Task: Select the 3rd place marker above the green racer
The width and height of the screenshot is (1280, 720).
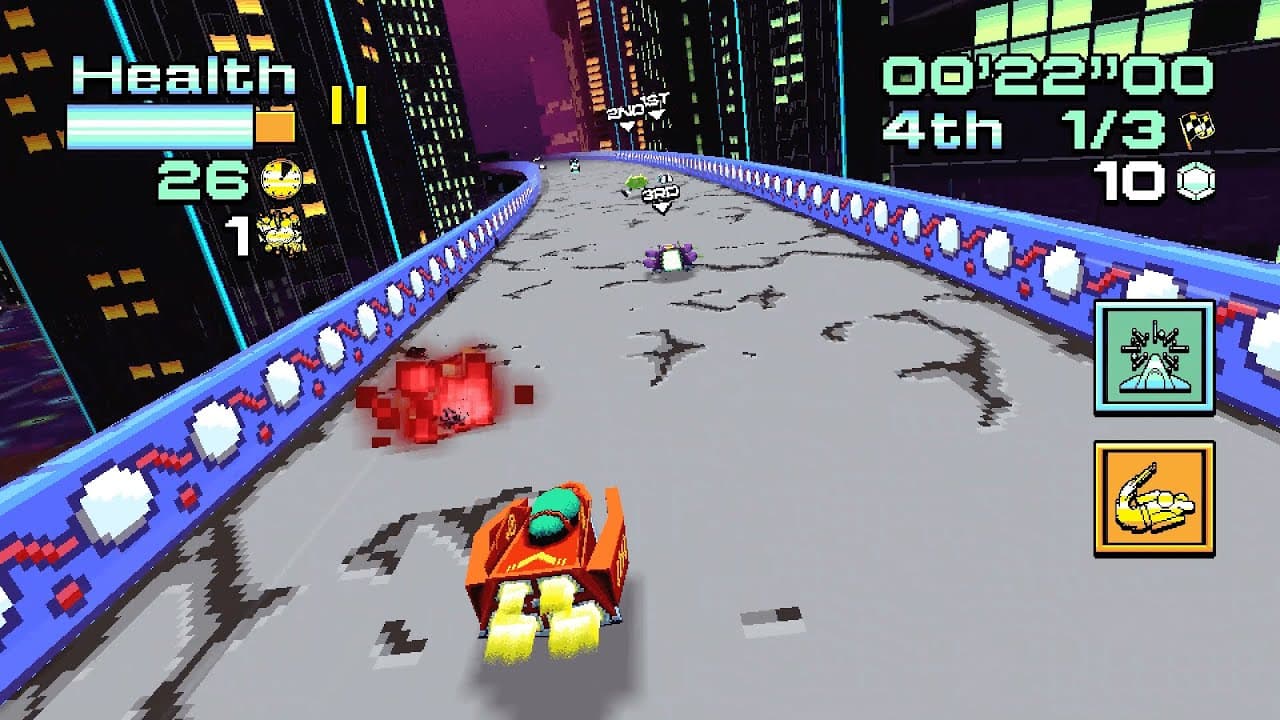Action: 661,195
